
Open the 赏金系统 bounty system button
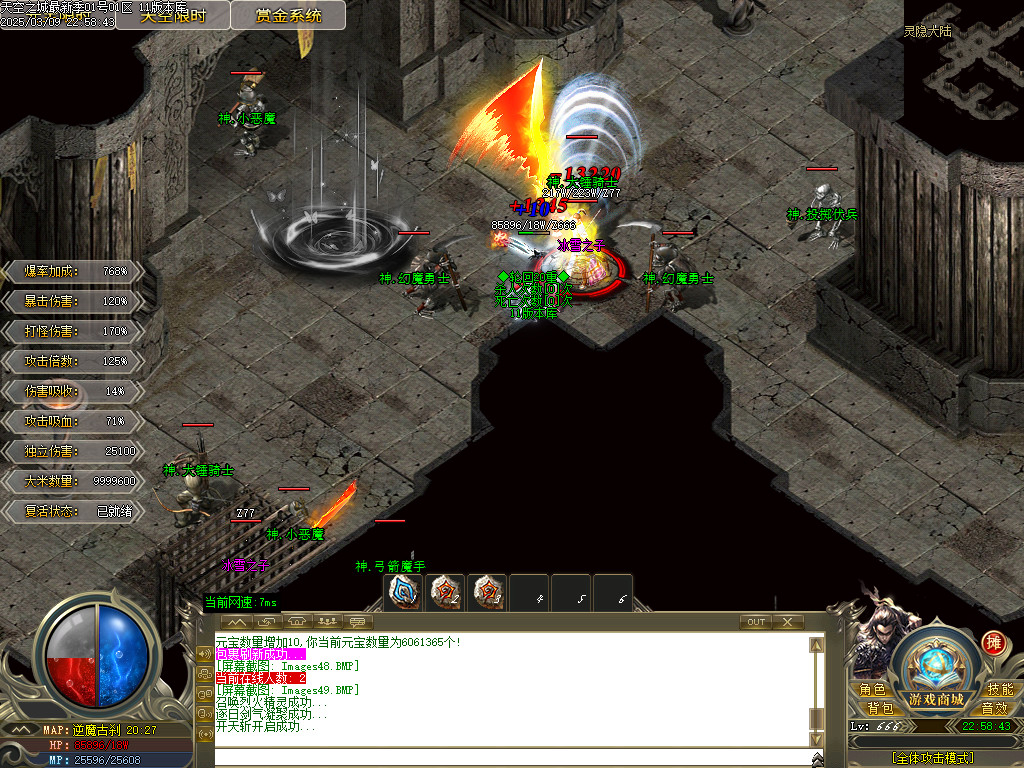[x=288, y=15]
